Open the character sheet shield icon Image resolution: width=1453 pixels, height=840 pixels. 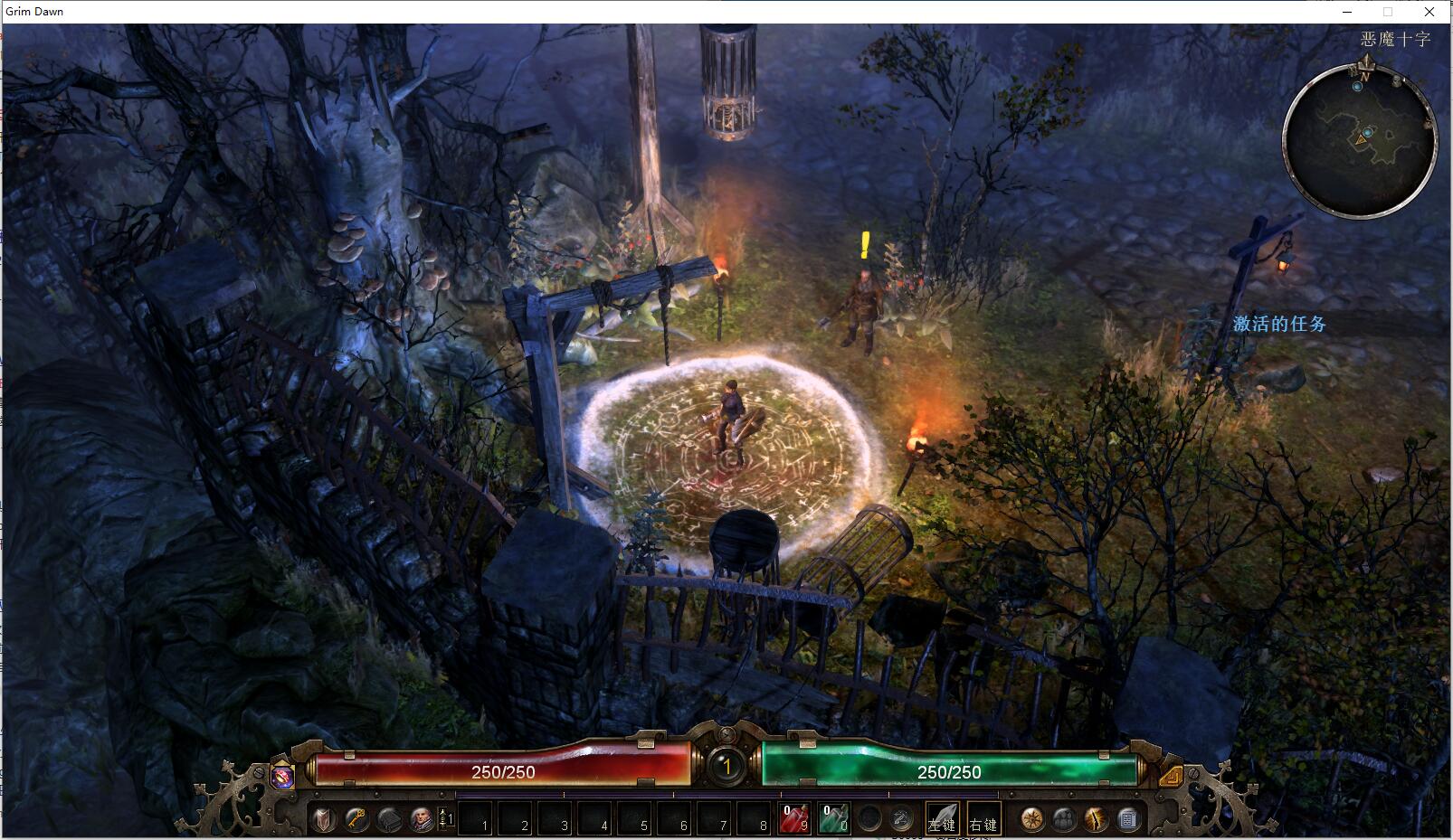tap(324, 819)
